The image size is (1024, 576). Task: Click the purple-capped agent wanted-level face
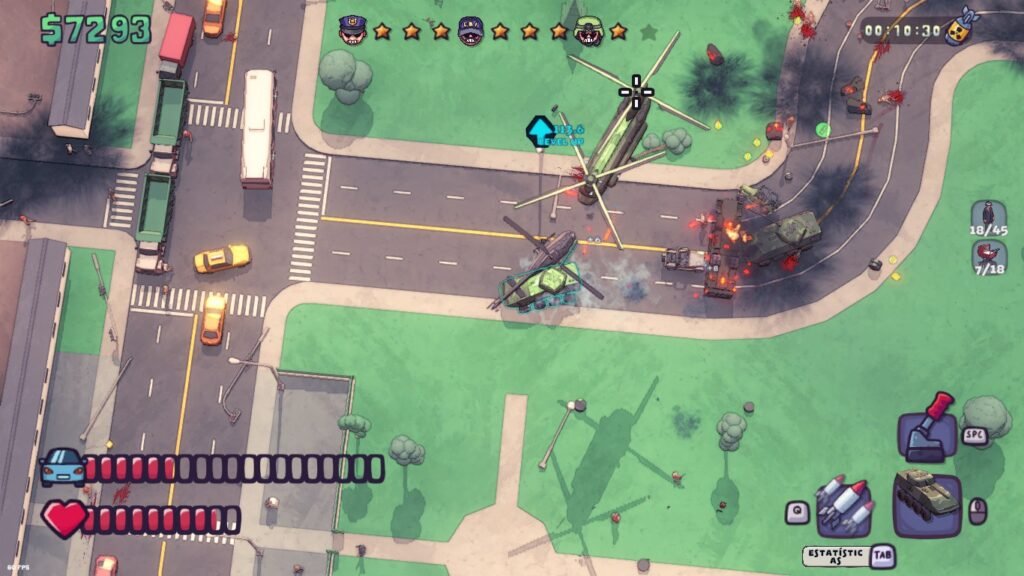[471, 31]
